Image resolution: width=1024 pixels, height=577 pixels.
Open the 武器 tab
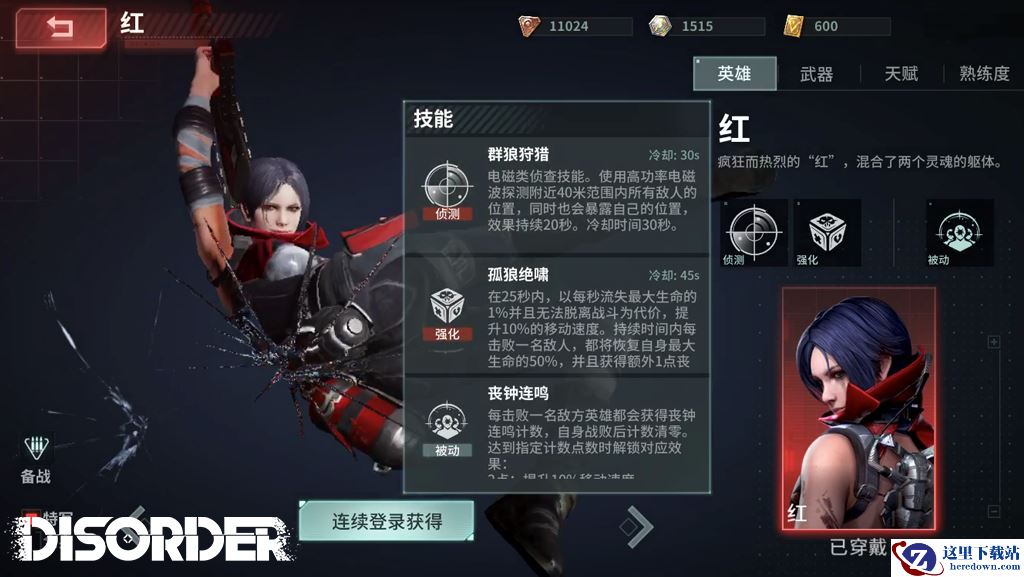(x=816, y=74)
